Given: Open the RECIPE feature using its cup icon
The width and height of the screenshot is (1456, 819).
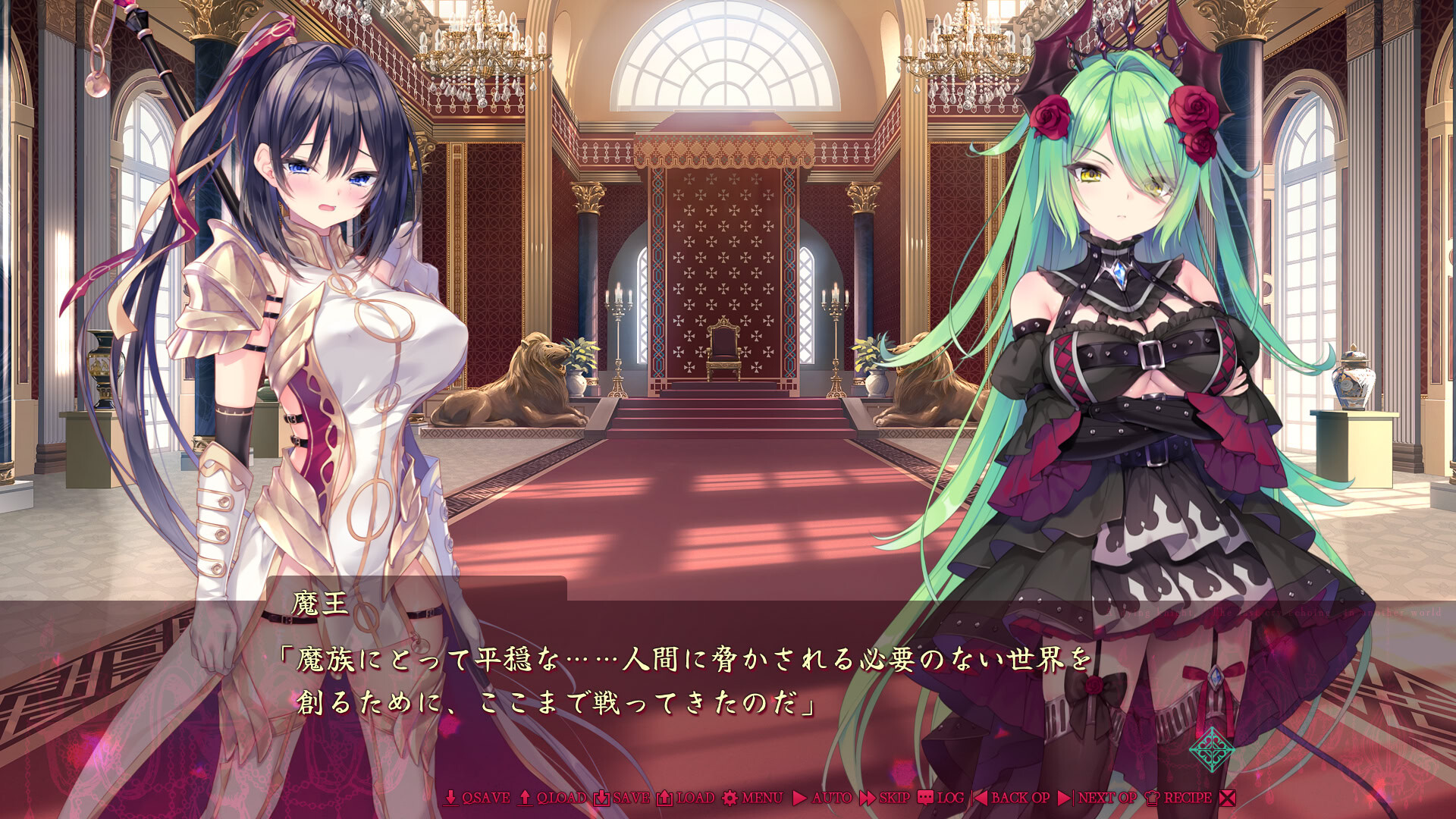Looking at the screenshot, I should (x=1152, y=798).
